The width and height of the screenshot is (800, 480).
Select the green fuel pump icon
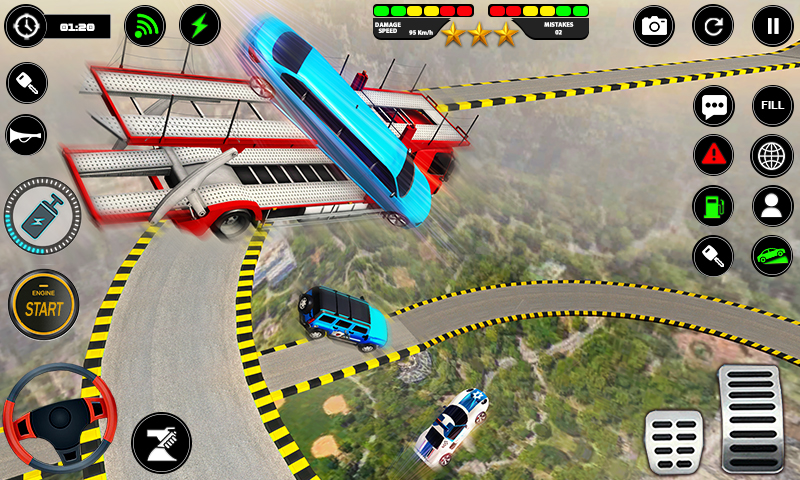[x=713, y=206]
